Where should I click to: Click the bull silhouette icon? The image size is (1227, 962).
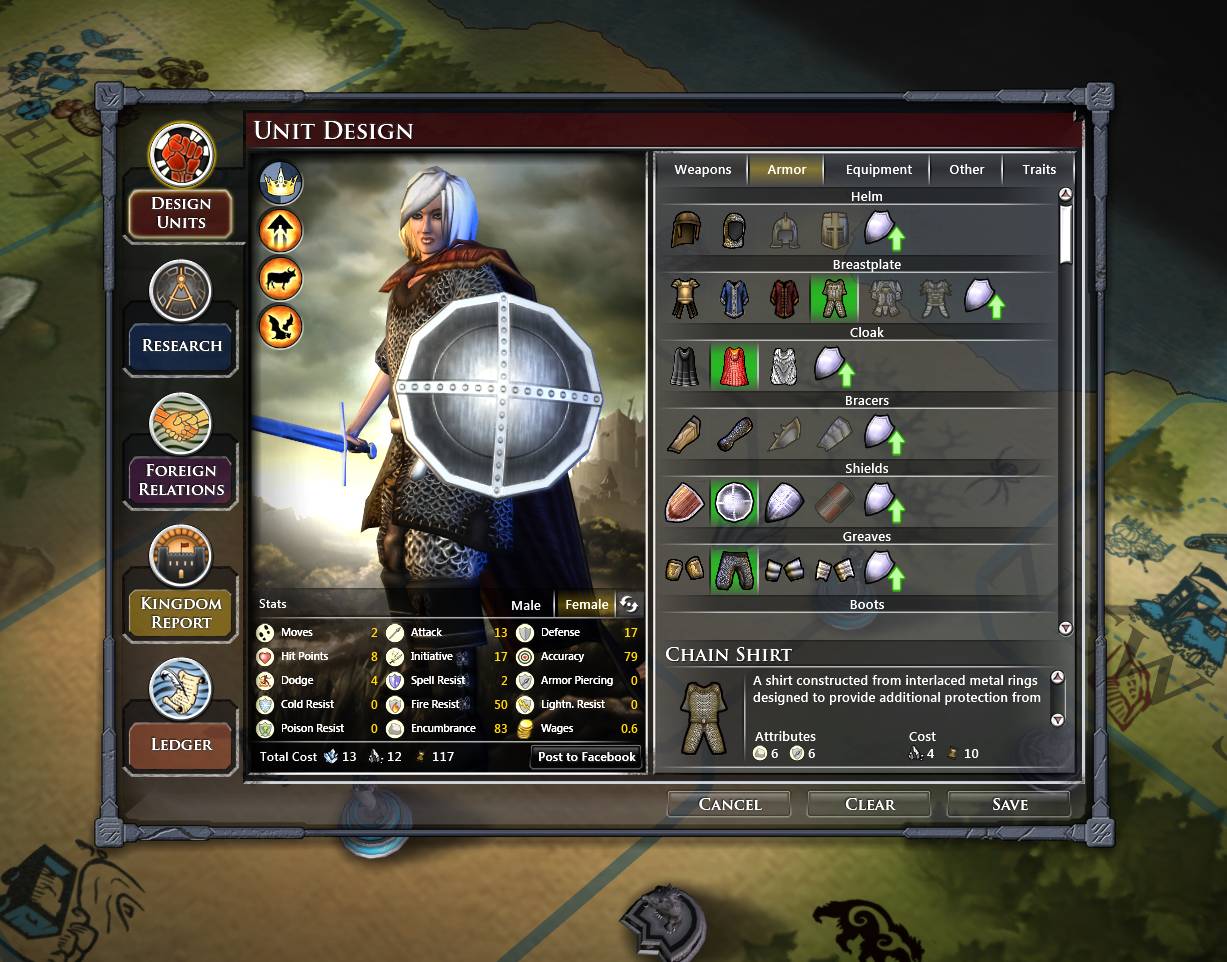coord(281,279)
